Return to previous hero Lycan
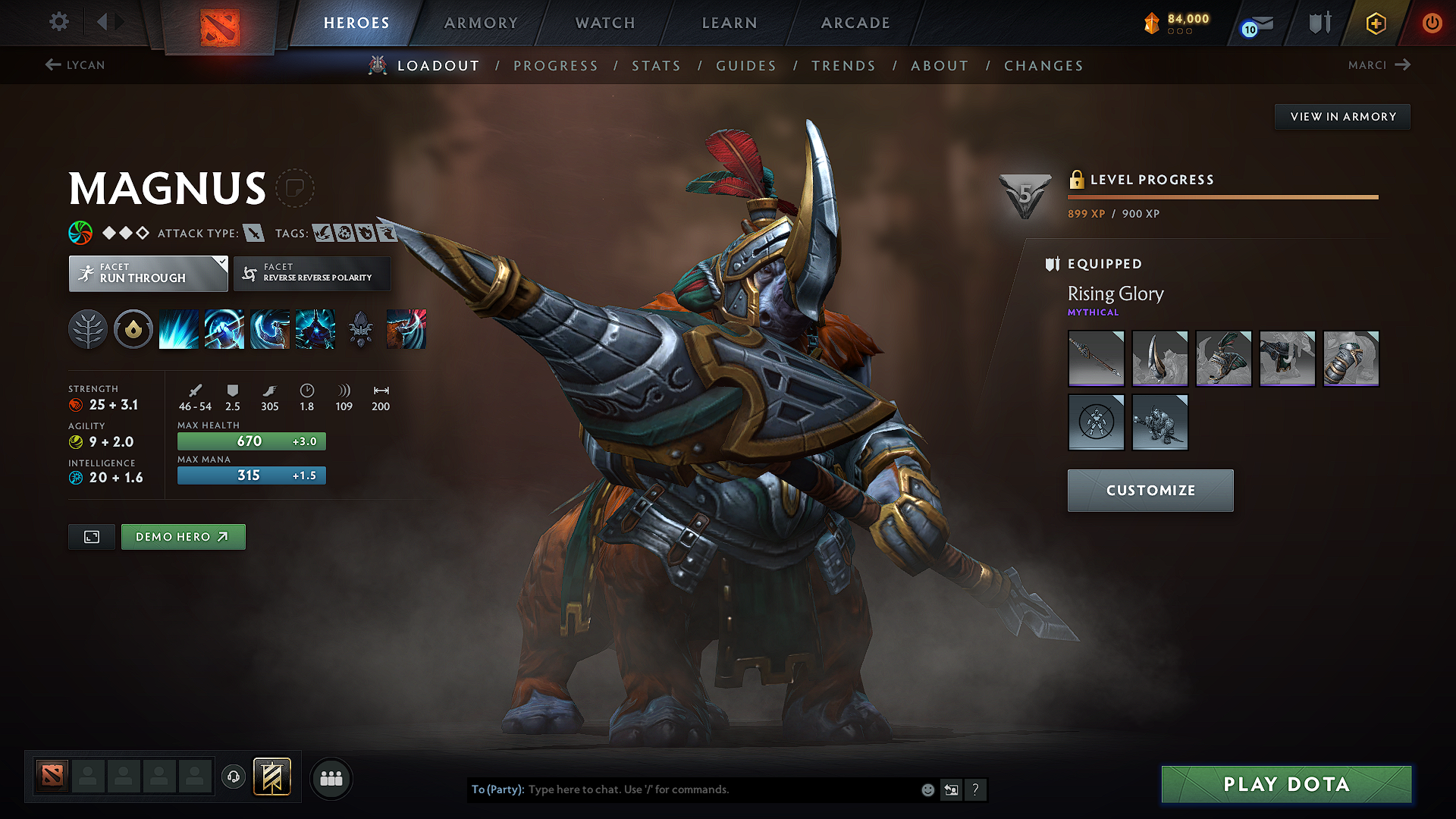 click(75, 65)
